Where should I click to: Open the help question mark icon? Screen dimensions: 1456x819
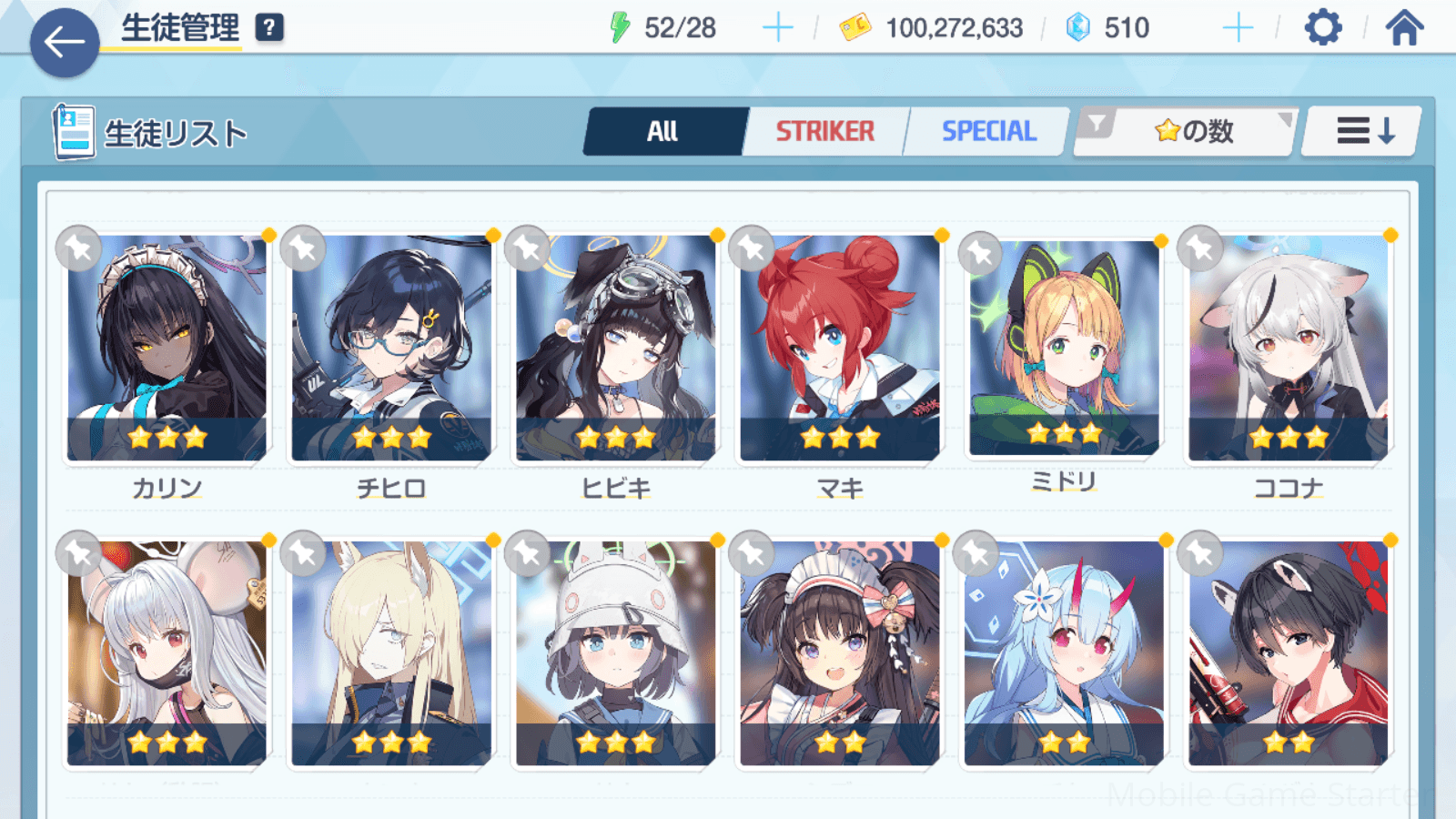[269, 28]
